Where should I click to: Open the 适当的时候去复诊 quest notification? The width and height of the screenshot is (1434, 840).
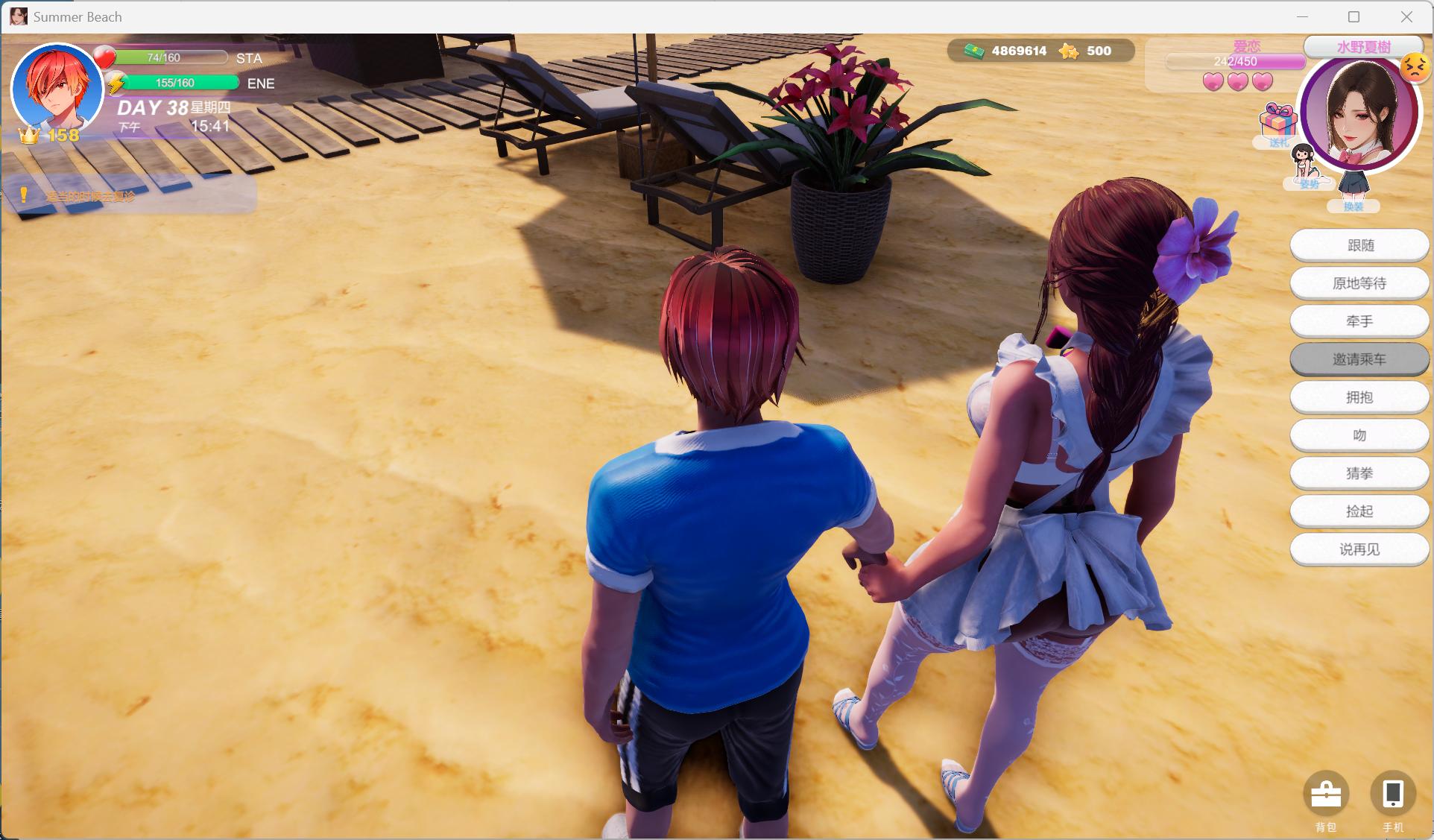(91, 195)
